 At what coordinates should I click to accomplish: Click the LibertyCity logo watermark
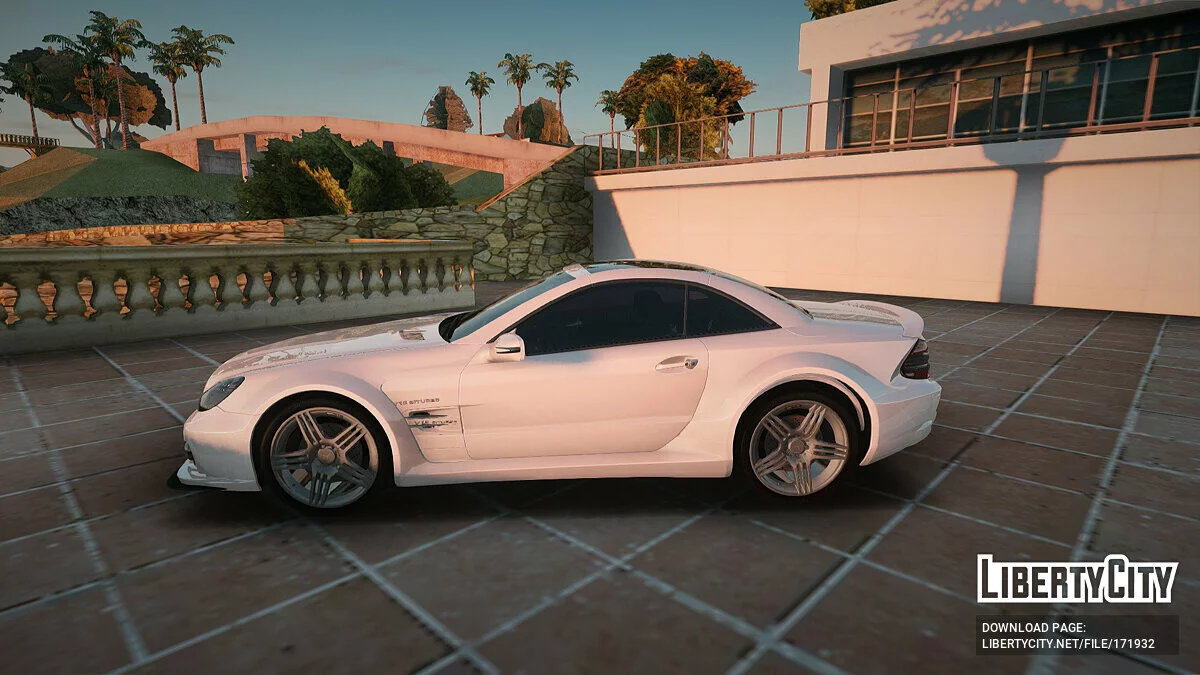tap(1077, 579)
